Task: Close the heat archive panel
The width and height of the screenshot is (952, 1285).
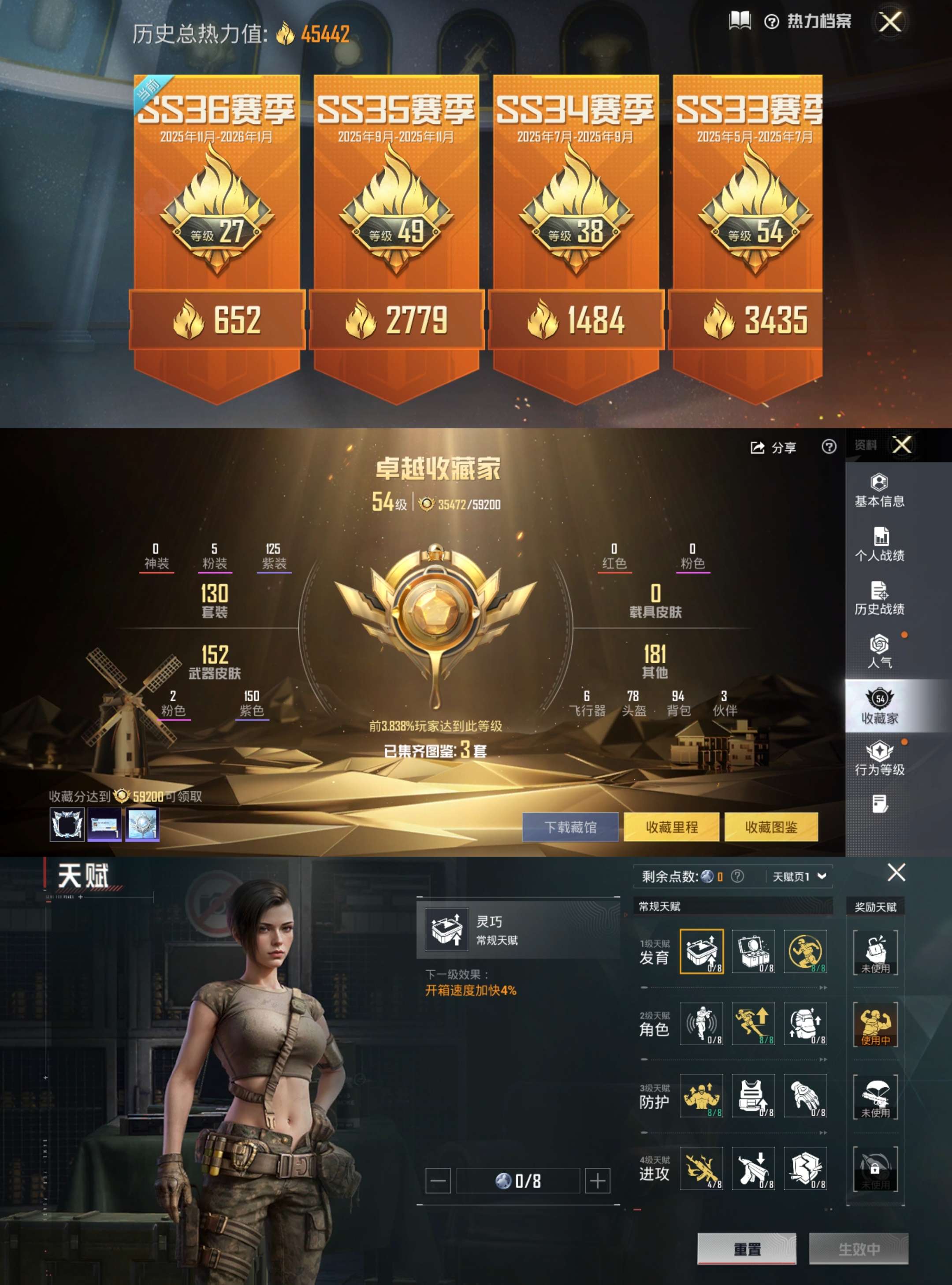Action: [x=890, y=22]
